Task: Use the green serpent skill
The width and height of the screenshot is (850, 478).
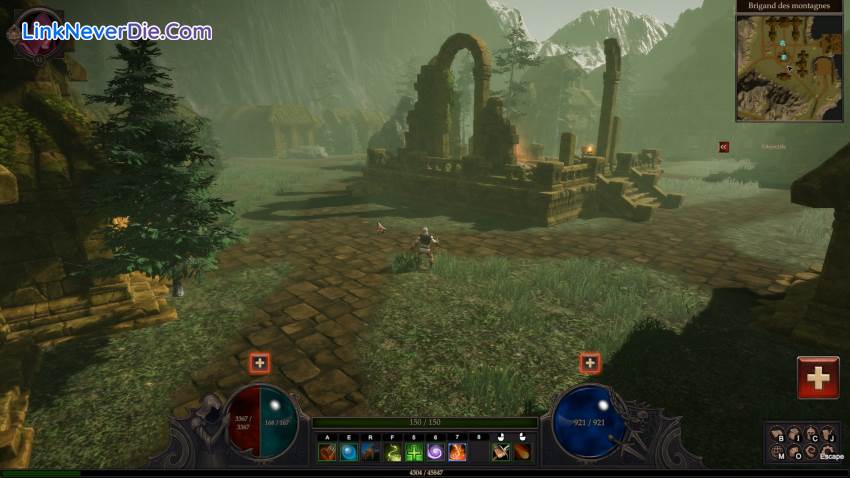Action: (x=392, y=453)
